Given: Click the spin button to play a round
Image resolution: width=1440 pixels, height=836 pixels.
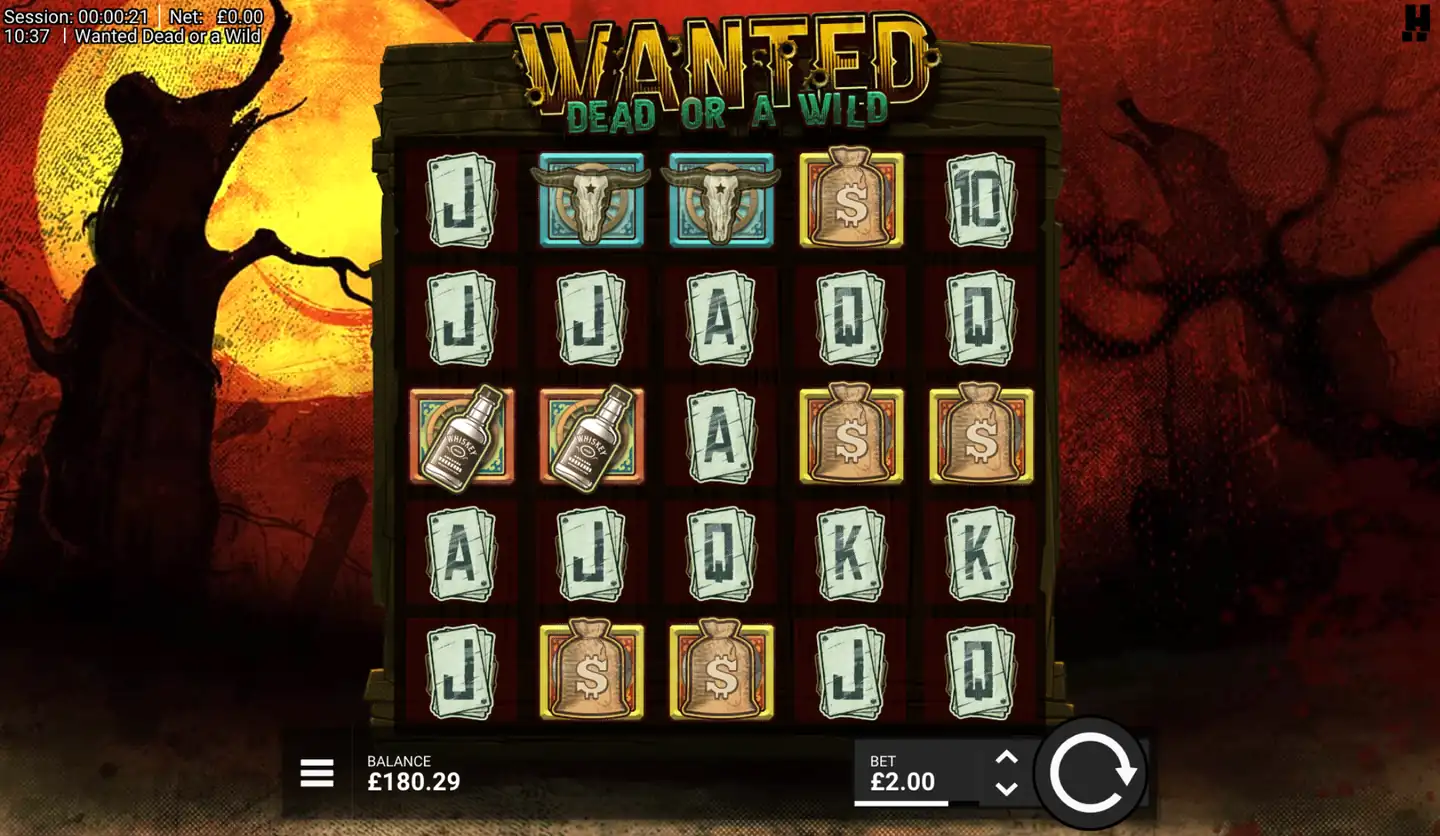Looking at the screenshot, I should coord(1092,774).
